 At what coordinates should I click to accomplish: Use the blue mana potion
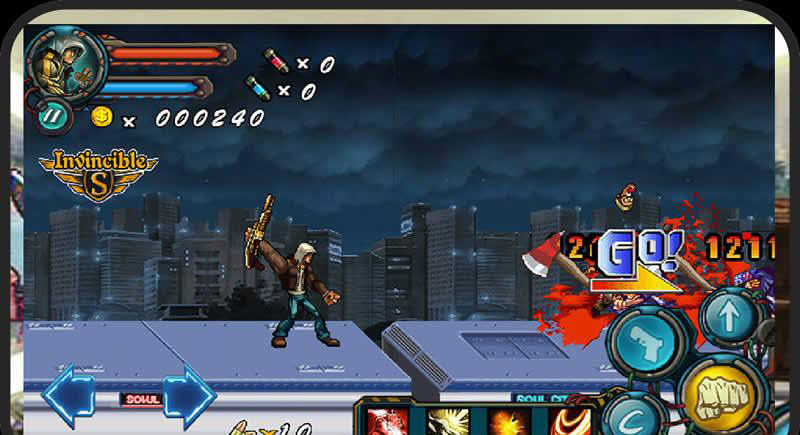point(258,89)
